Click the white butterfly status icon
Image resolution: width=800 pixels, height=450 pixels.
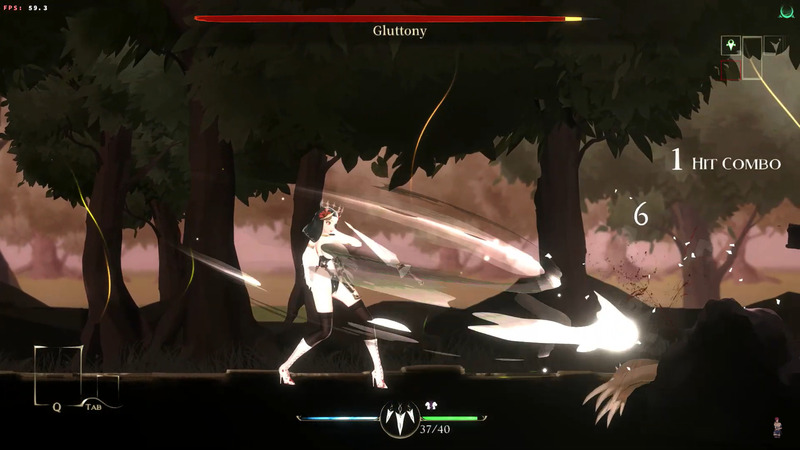pyautogui.click(x=431, y=406)
